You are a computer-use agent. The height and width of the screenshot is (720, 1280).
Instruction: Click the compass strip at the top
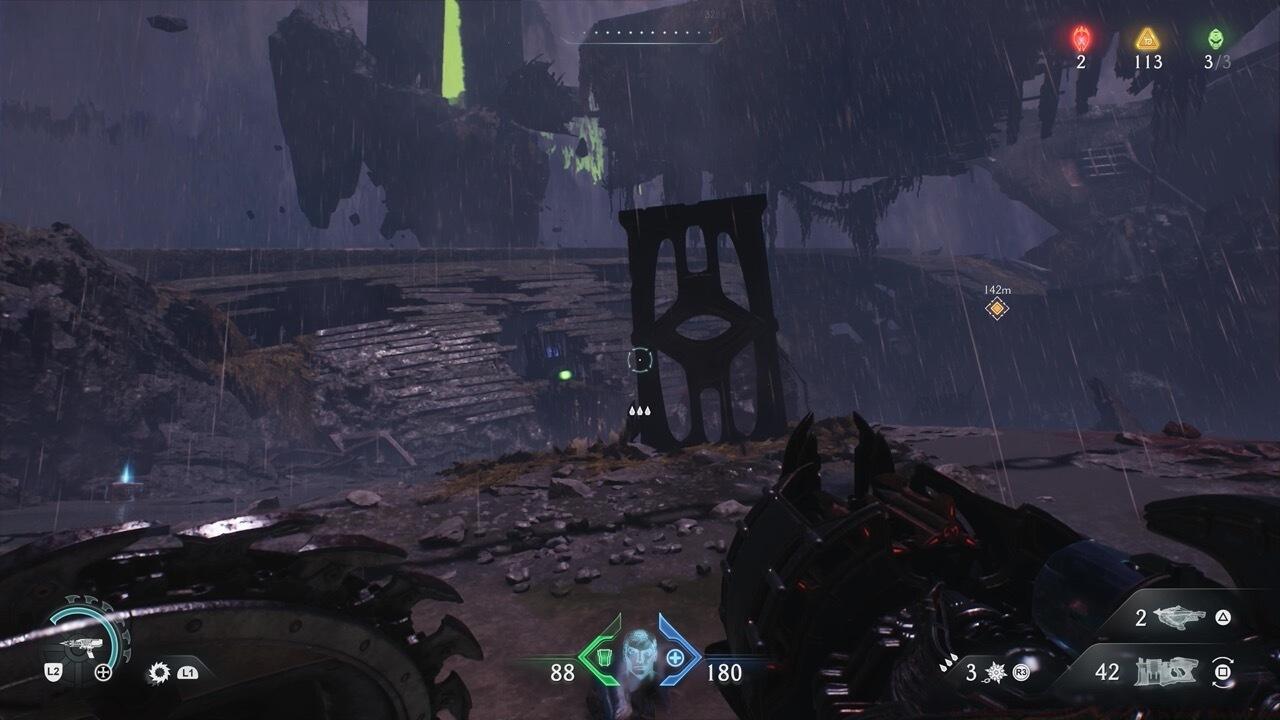(640, 33)
